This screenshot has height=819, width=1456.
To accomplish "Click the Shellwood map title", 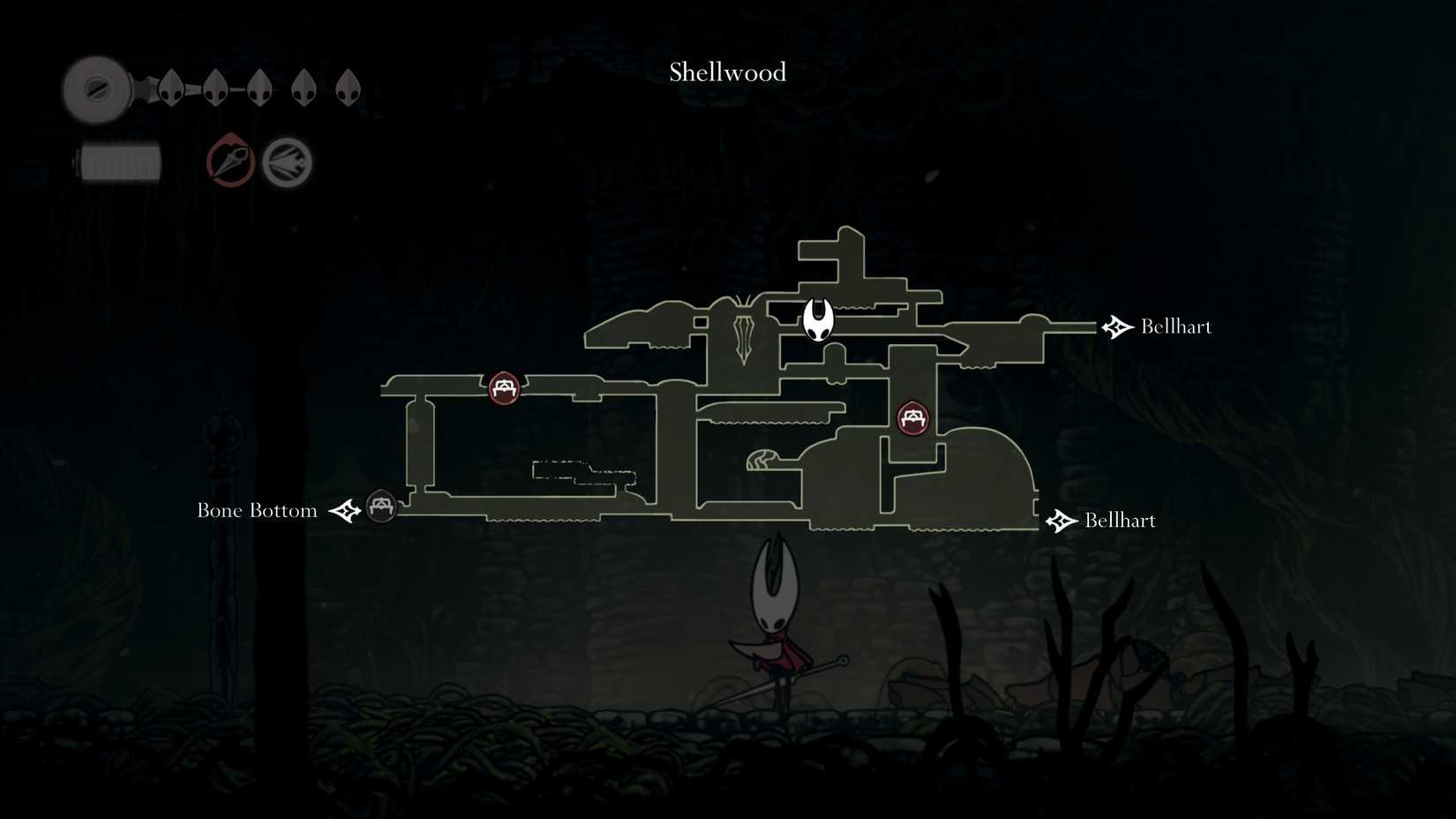I will point(726,72).
